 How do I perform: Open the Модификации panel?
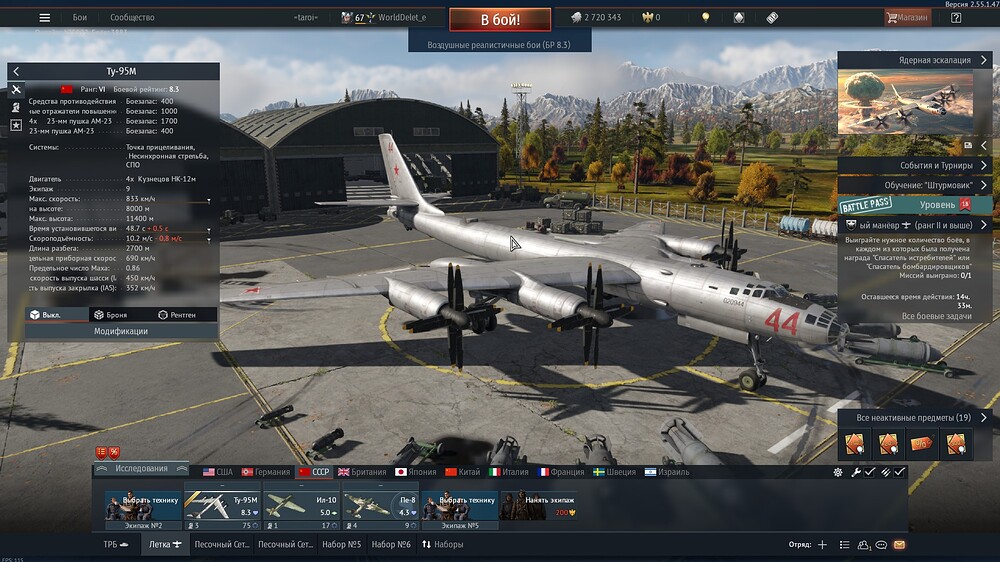tap(120, 331)
